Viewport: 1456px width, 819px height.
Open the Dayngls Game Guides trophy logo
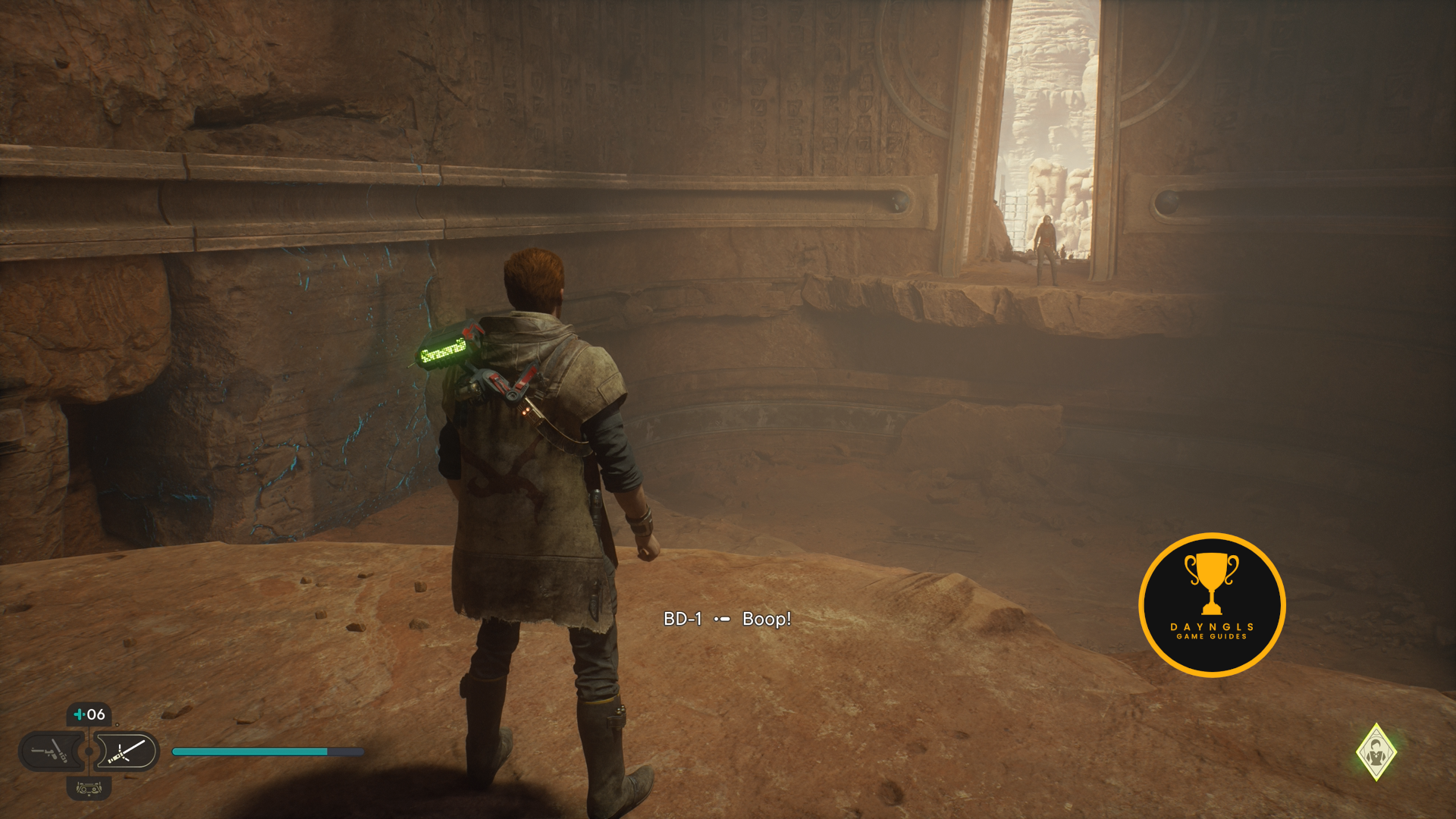pos(1211,604)
